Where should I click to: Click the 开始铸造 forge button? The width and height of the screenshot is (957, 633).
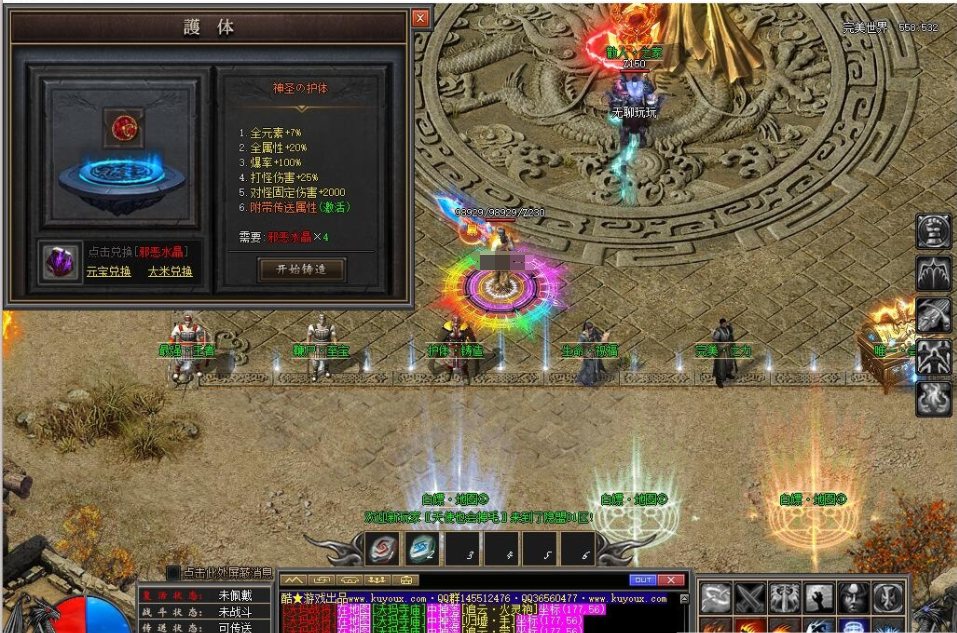(301, 269)
